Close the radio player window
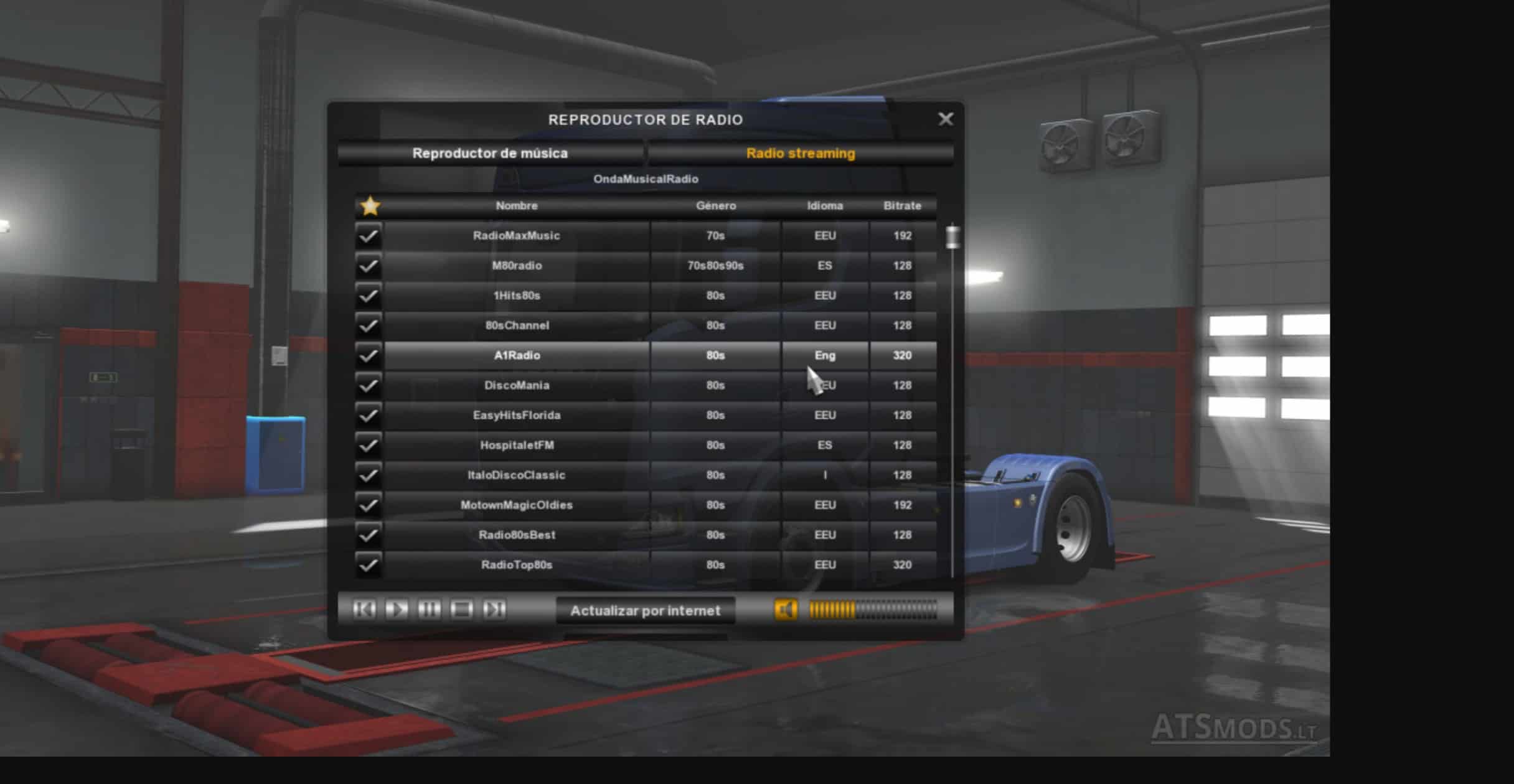Viewport: 1514px width, 784px height. 945,119
